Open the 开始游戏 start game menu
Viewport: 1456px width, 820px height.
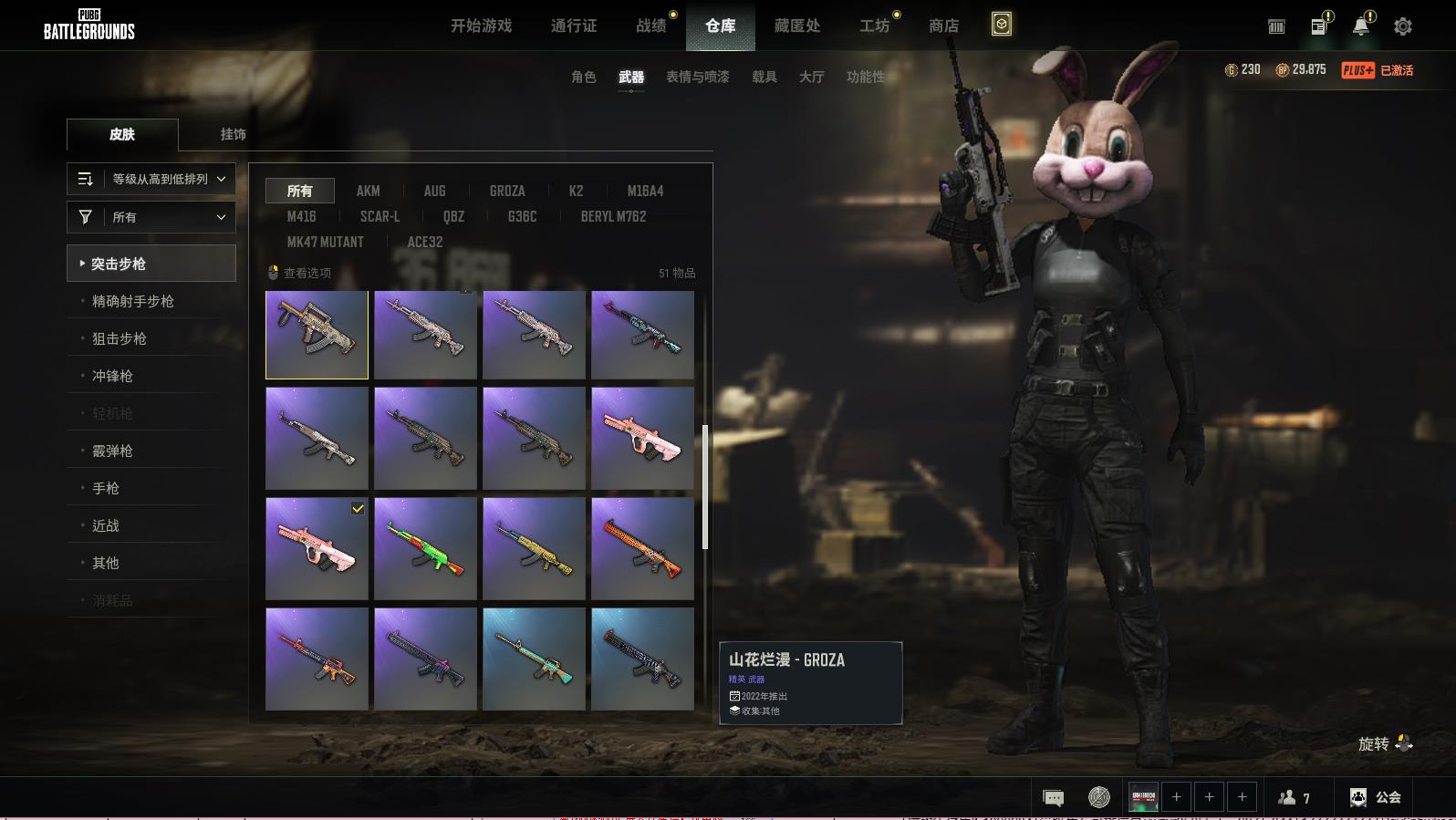coord(481,26)
